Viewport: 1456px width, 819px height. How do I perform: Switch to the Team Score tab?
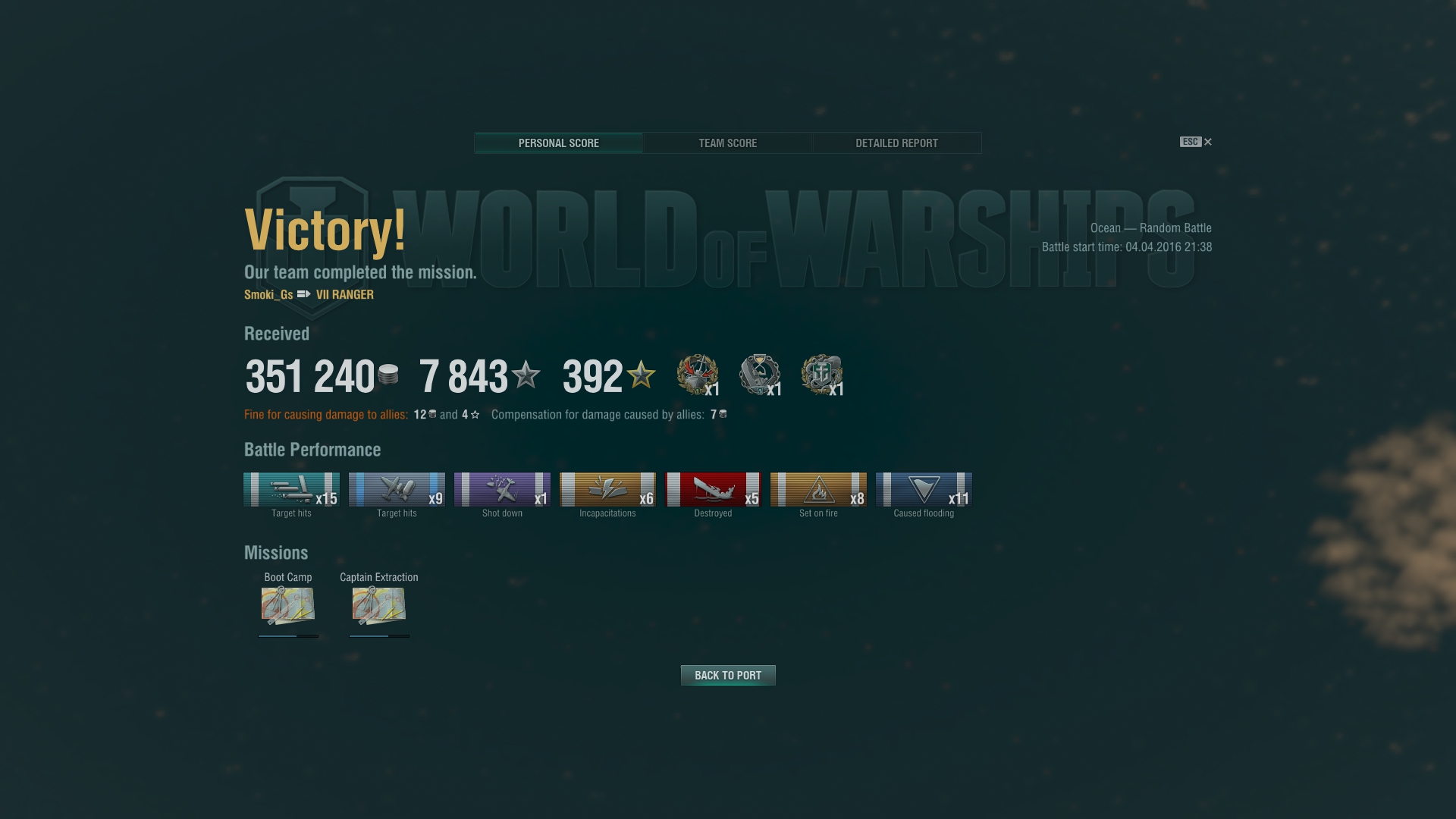[727, 143]
